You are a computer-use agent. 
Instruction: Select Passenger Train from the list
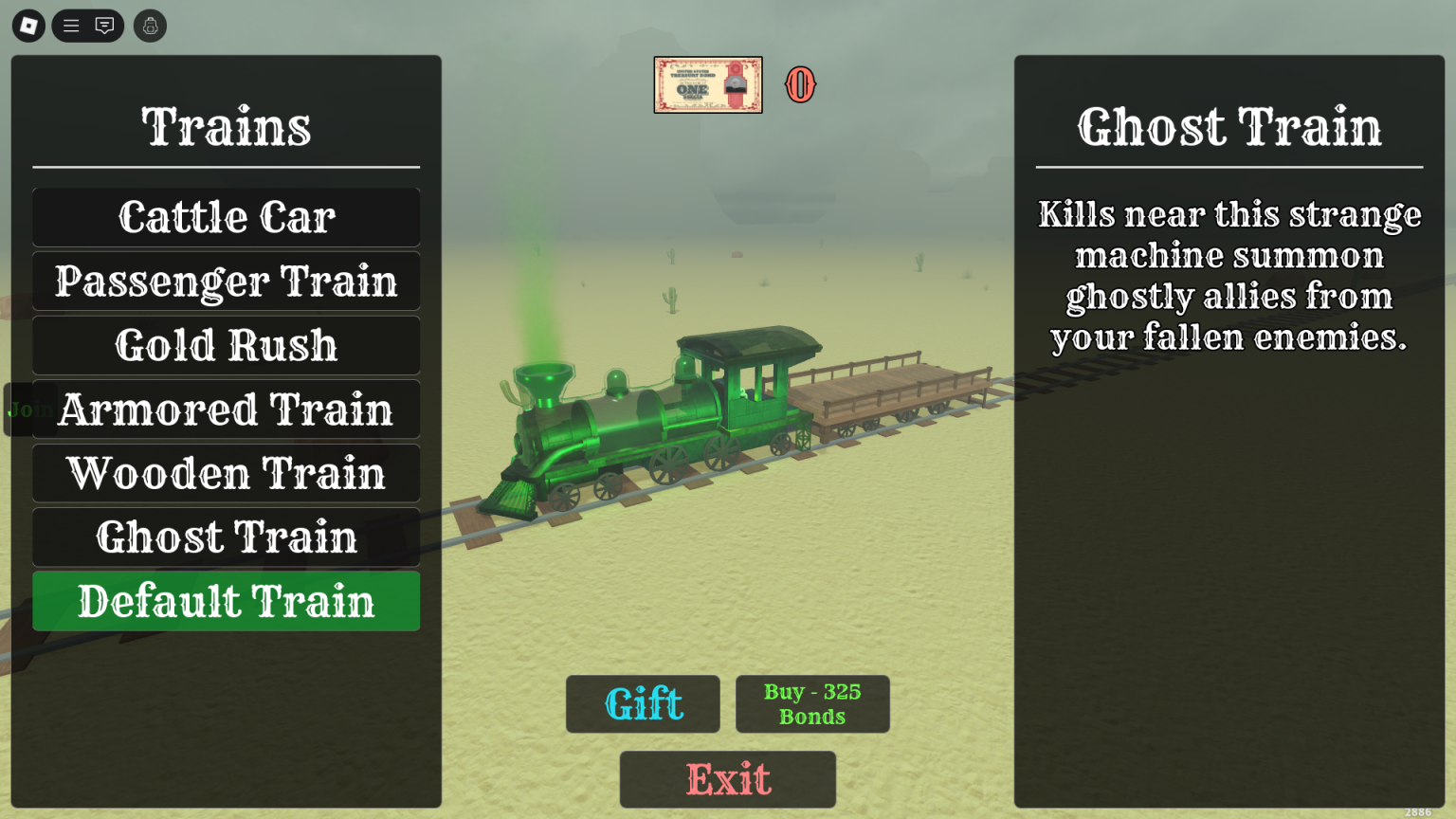[226, 281]
